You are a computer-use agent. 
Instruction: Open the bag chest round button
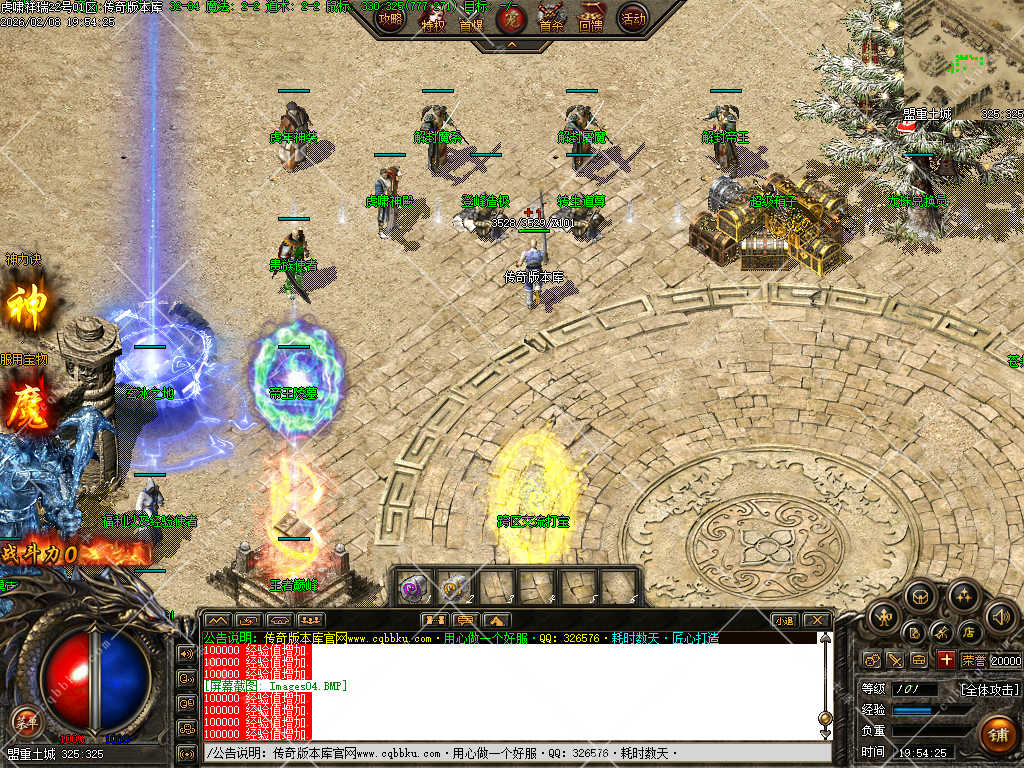(x=920, y=598)
